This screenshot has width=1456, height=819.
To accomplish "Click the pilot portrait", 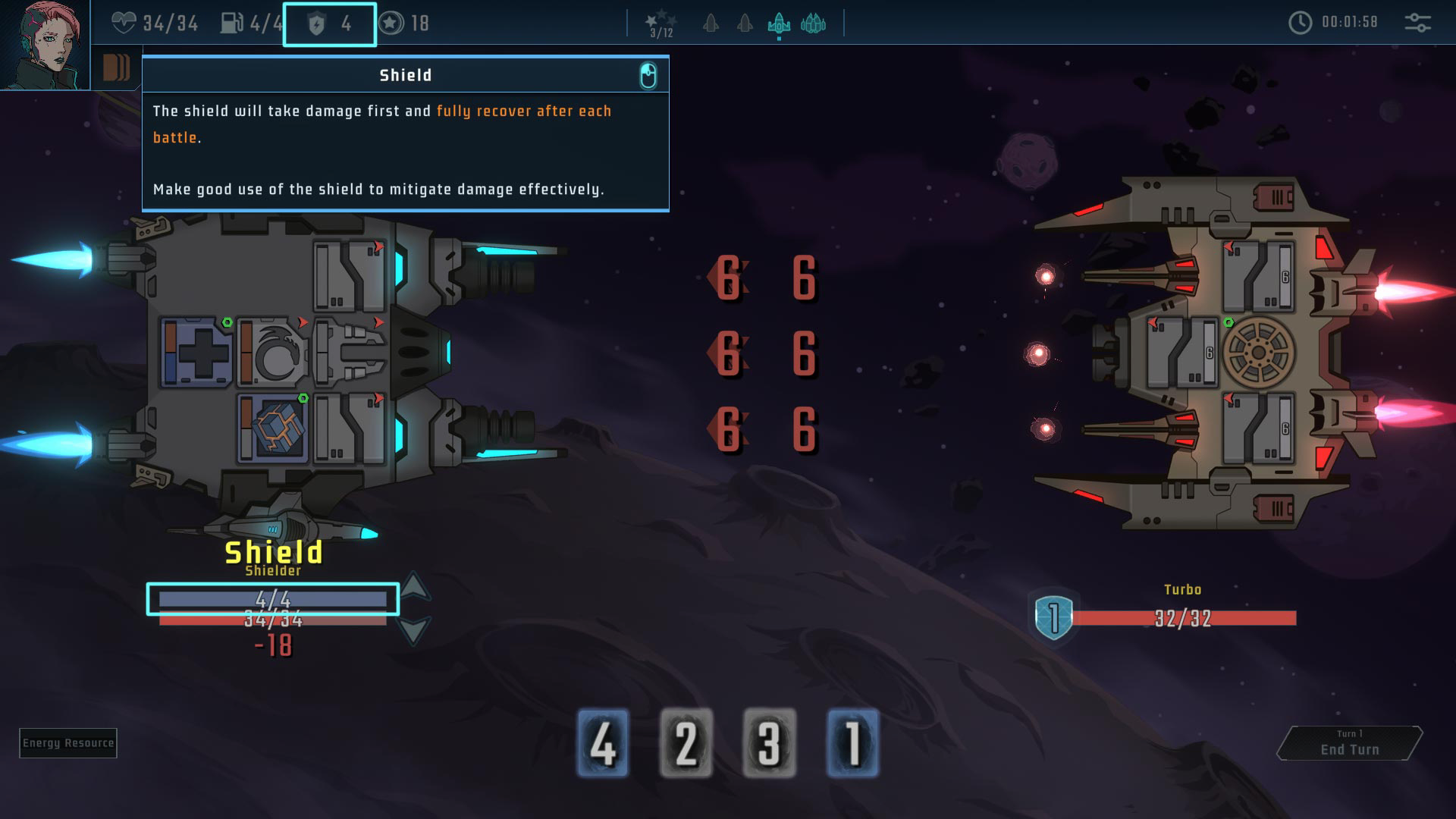I will pyautogui.click(x=45, y=45).
